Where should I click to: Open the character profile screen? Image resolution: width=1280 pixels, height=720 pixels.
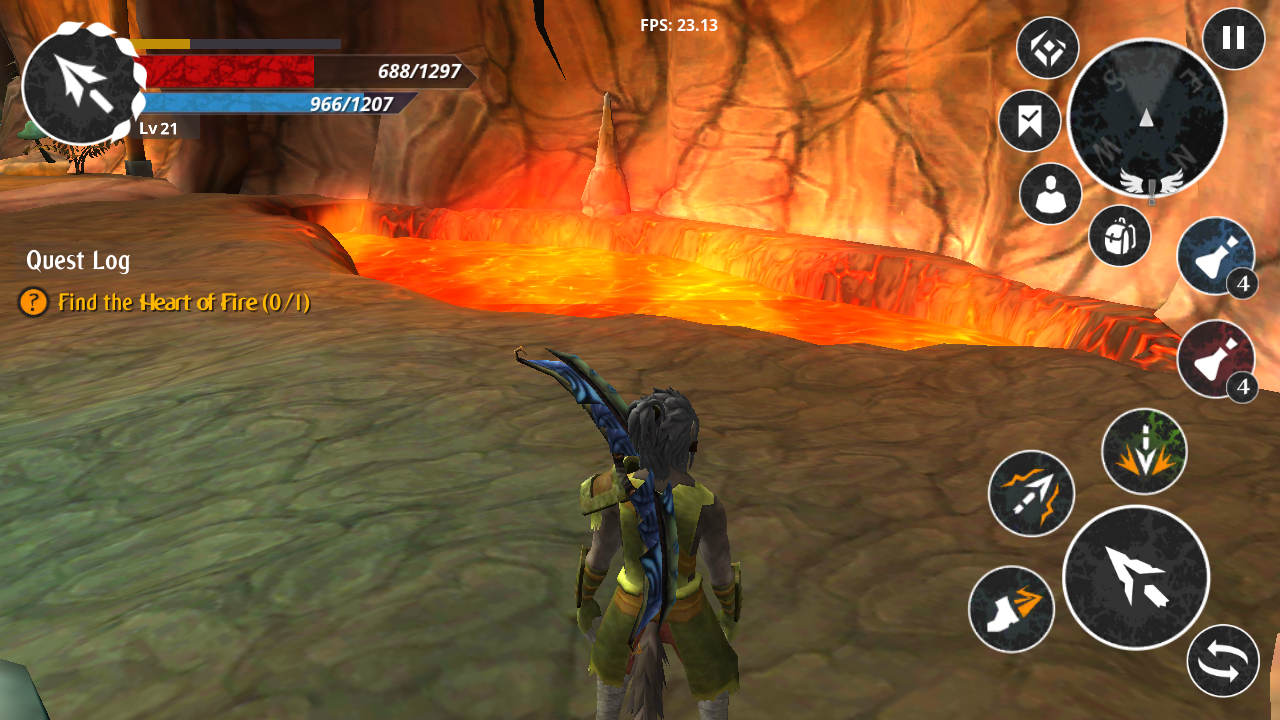1050,194
